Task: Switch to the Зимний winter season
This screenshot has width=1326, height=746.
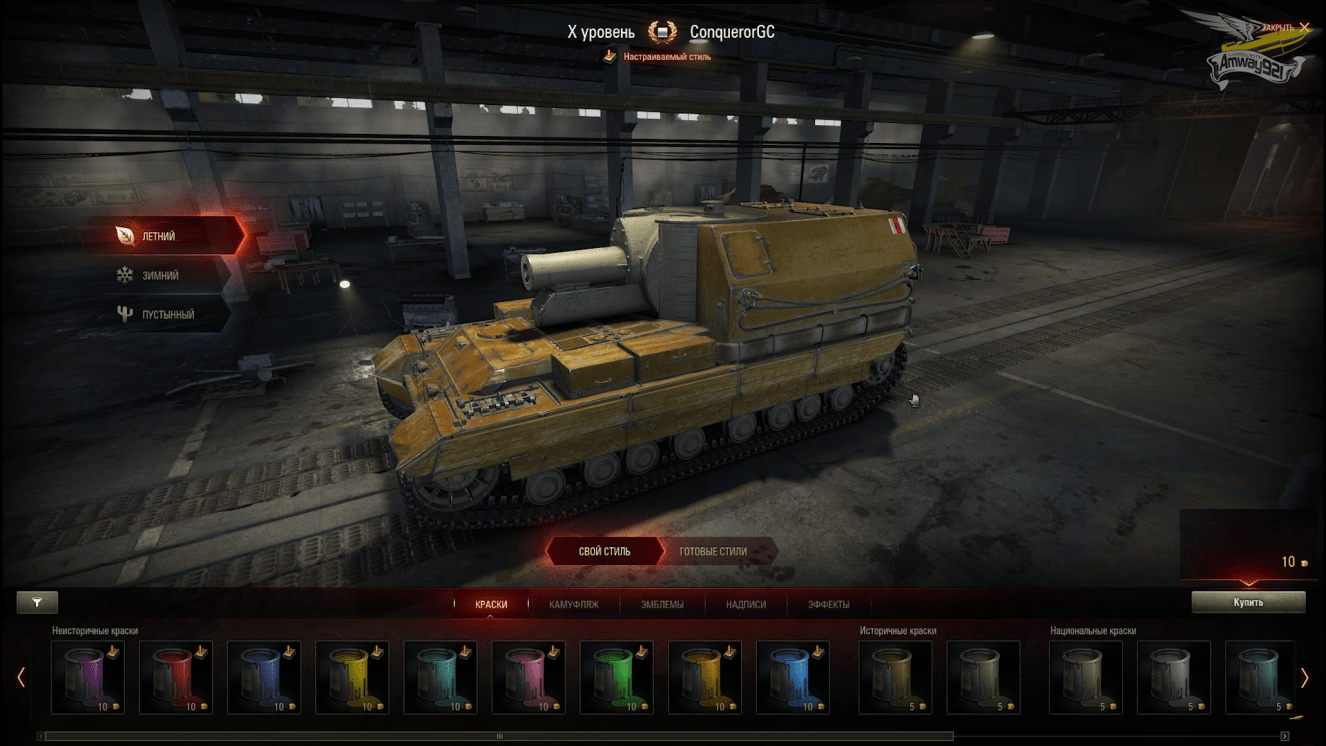Action: [x=160, y=275]
